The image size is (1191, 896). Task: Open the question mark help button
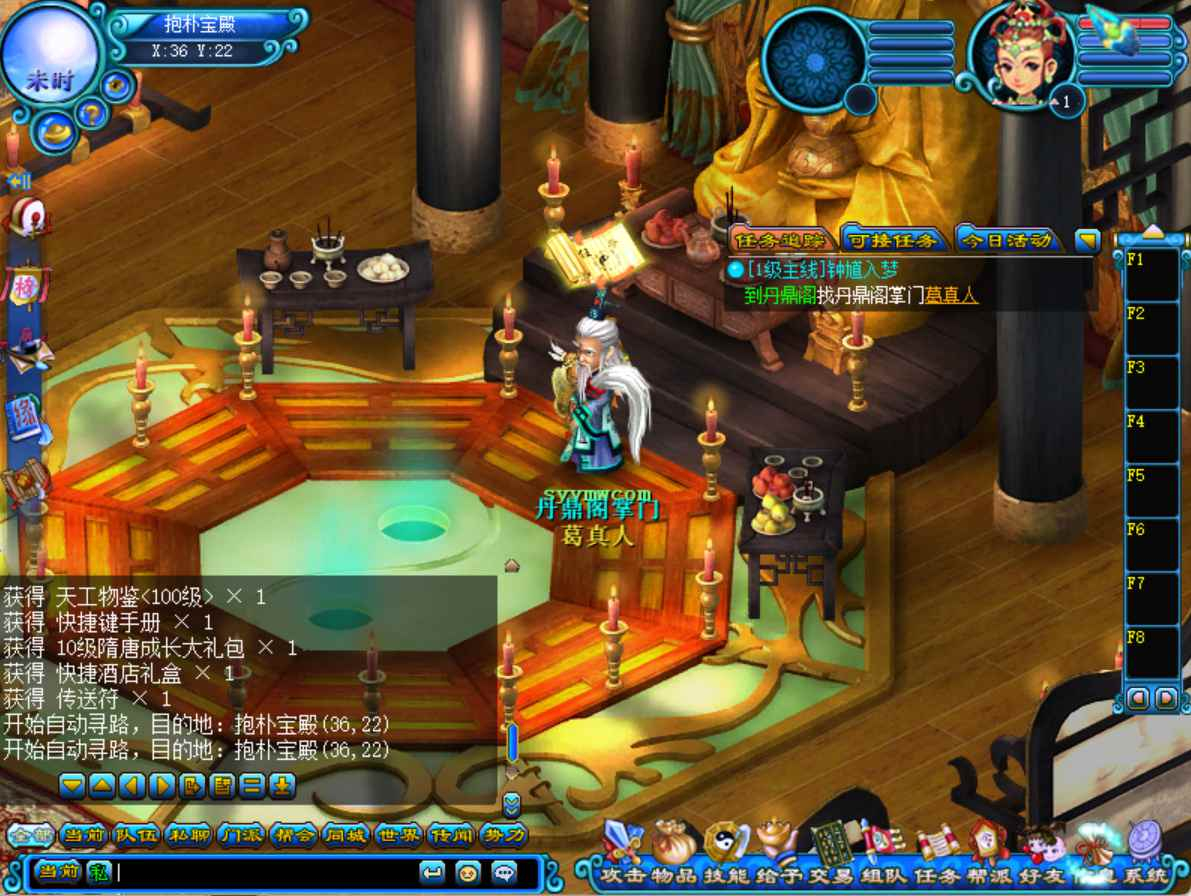tap(92, 113)
